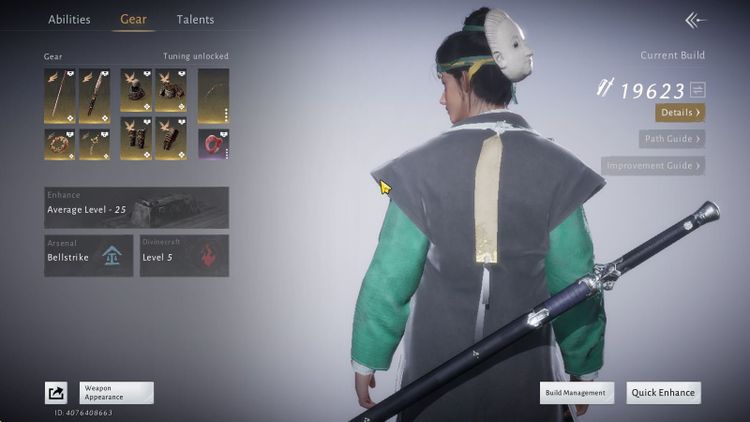Open the Divinecraft Level 5 panel

click(184, 255)
